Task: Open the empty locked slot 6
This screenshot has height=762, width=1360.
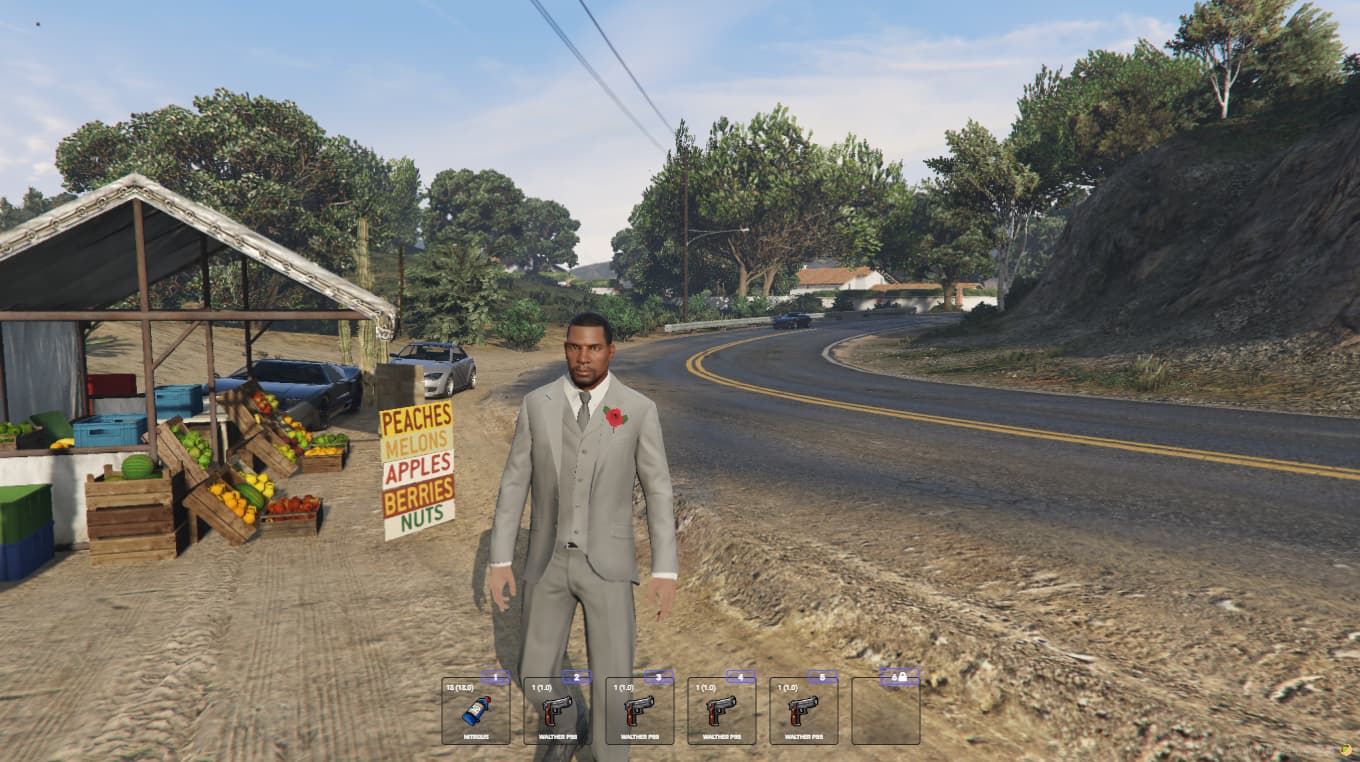Action: [884, 712]
